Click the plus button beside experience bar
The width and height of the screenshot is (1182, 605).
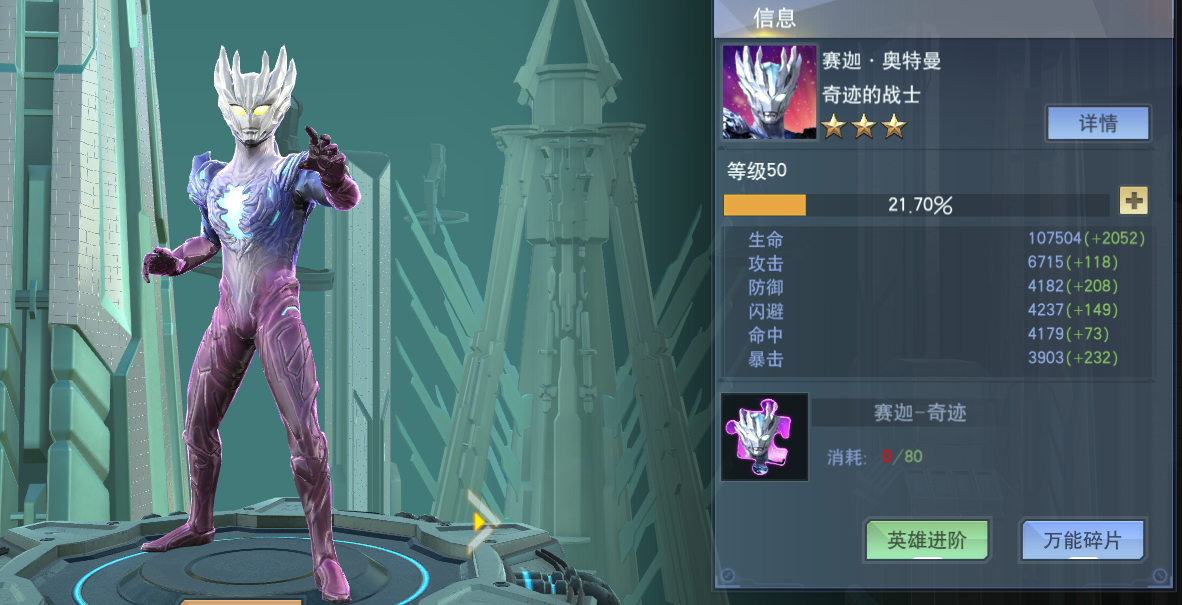click(1133, 201)
